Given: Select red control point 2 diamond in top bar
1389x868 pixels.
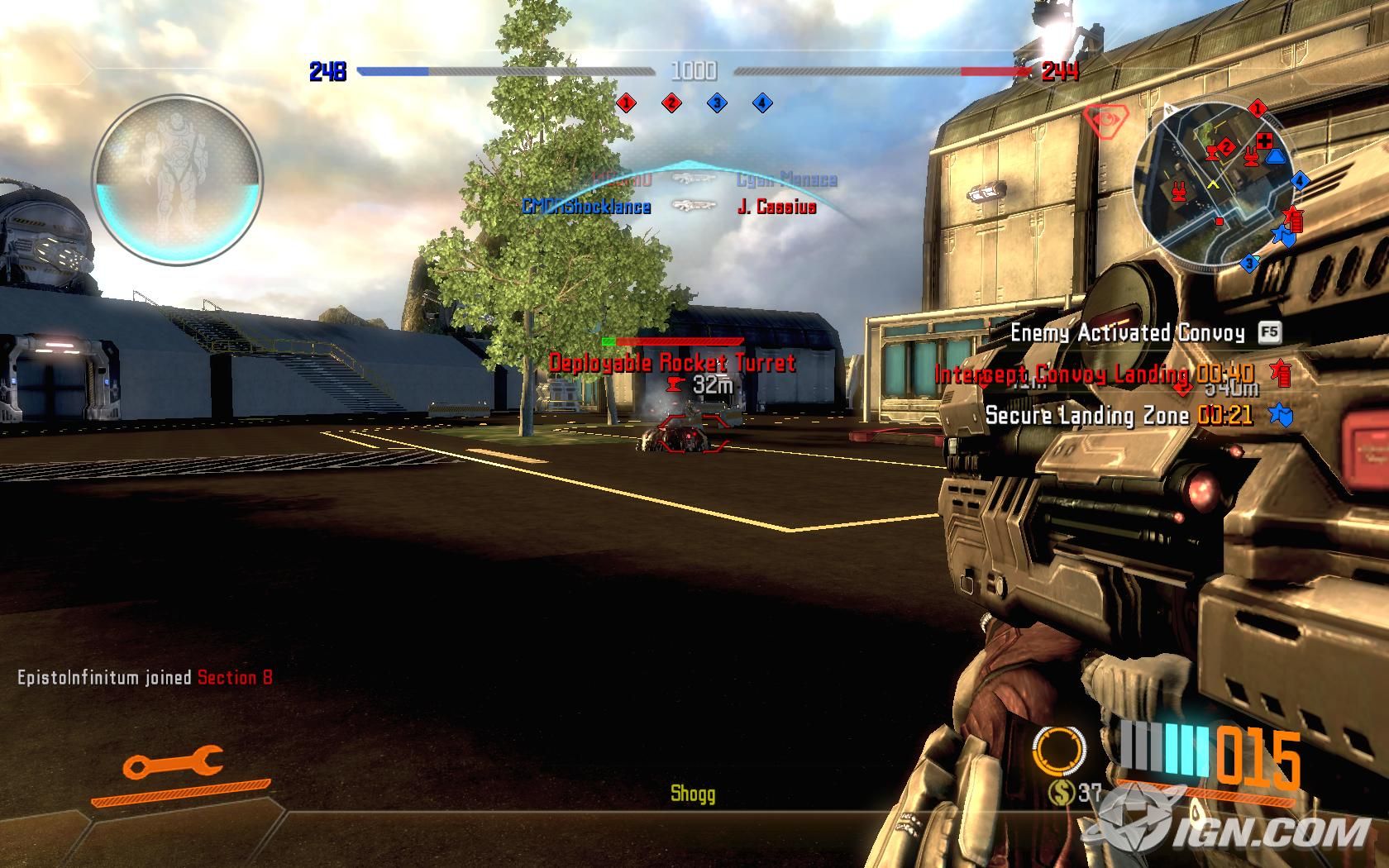Looking at the screenshot, I should pos(671,103).
